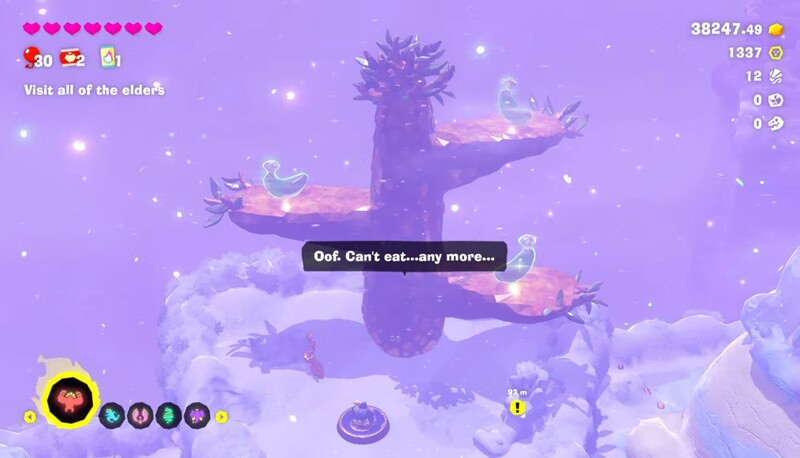Select the card item icon
The height and width of the screenshot is (458, 800).
[x=108, y=58]
